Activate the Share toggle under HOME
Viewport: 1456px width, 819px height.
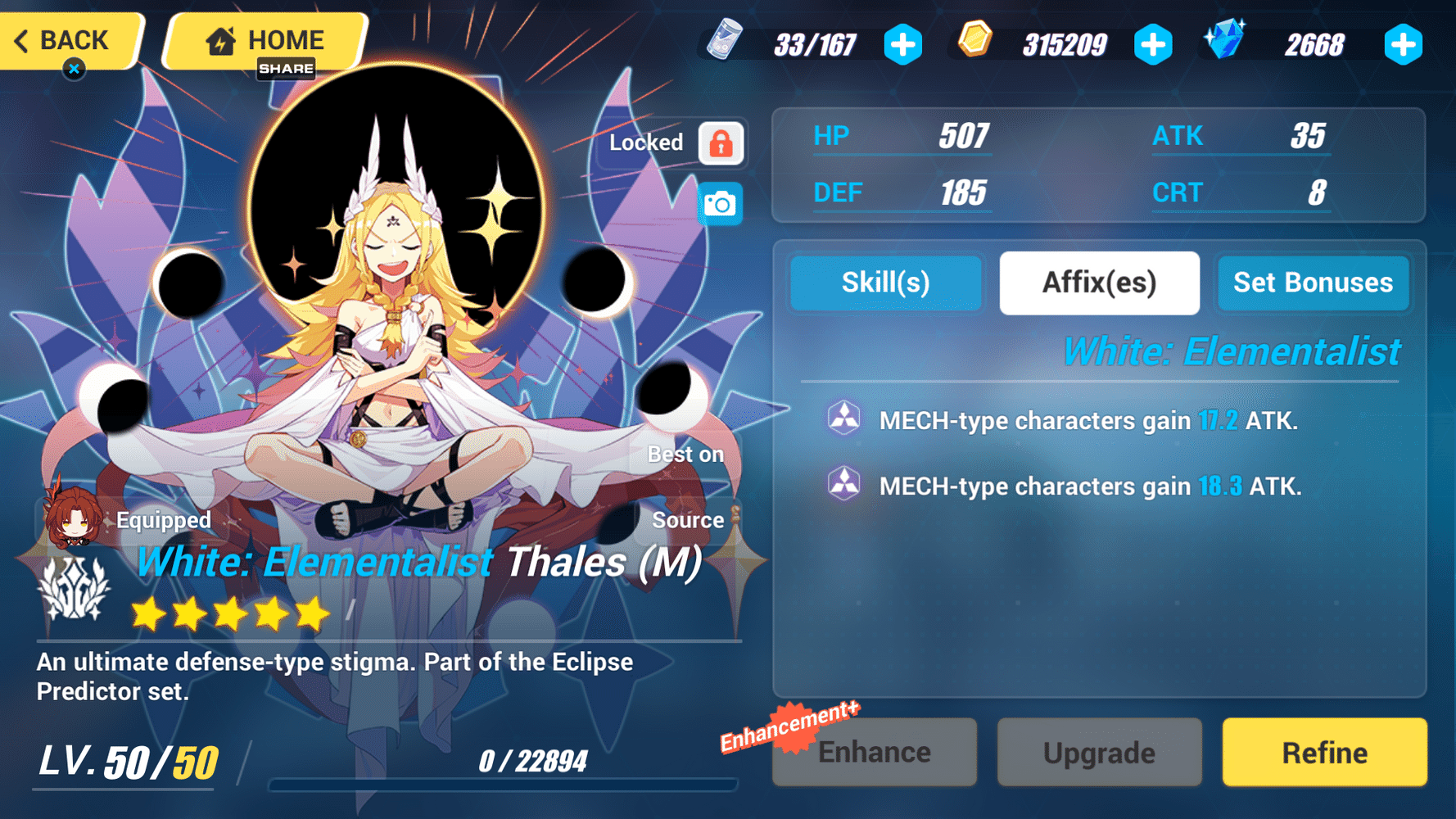[x=285, y=70]
